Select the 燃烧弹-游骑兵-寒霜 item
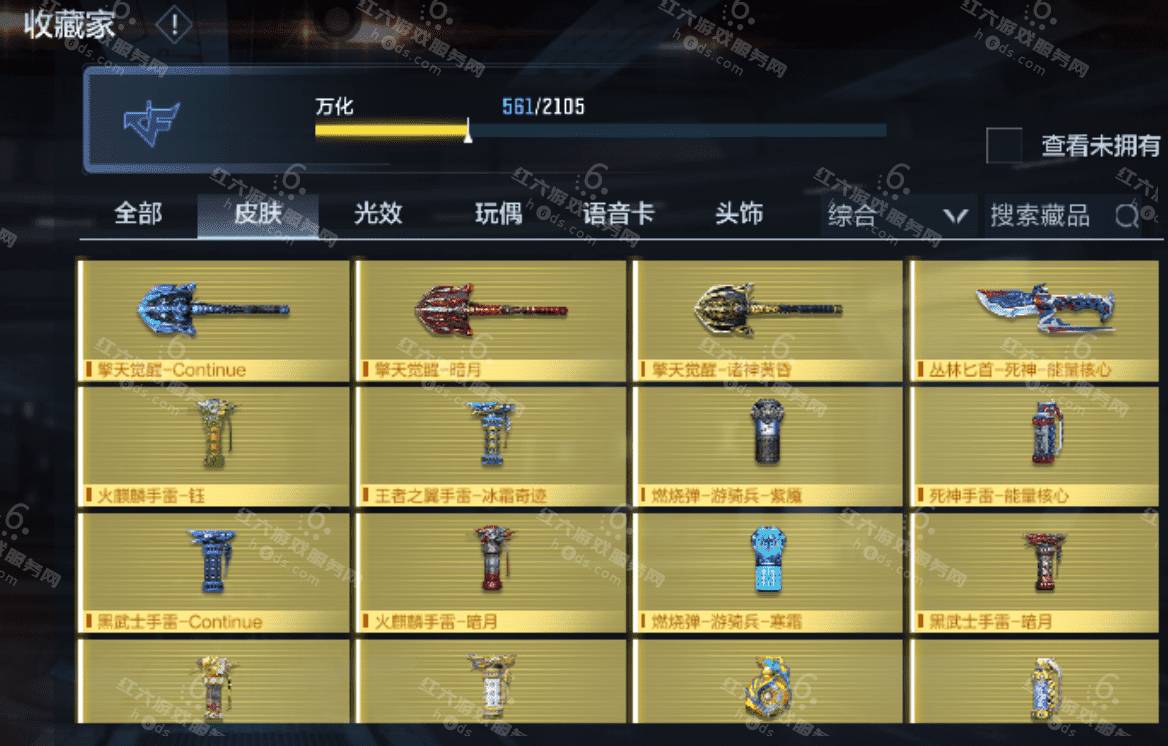This screenshot has width=1168, height=746. pos(768,572)
